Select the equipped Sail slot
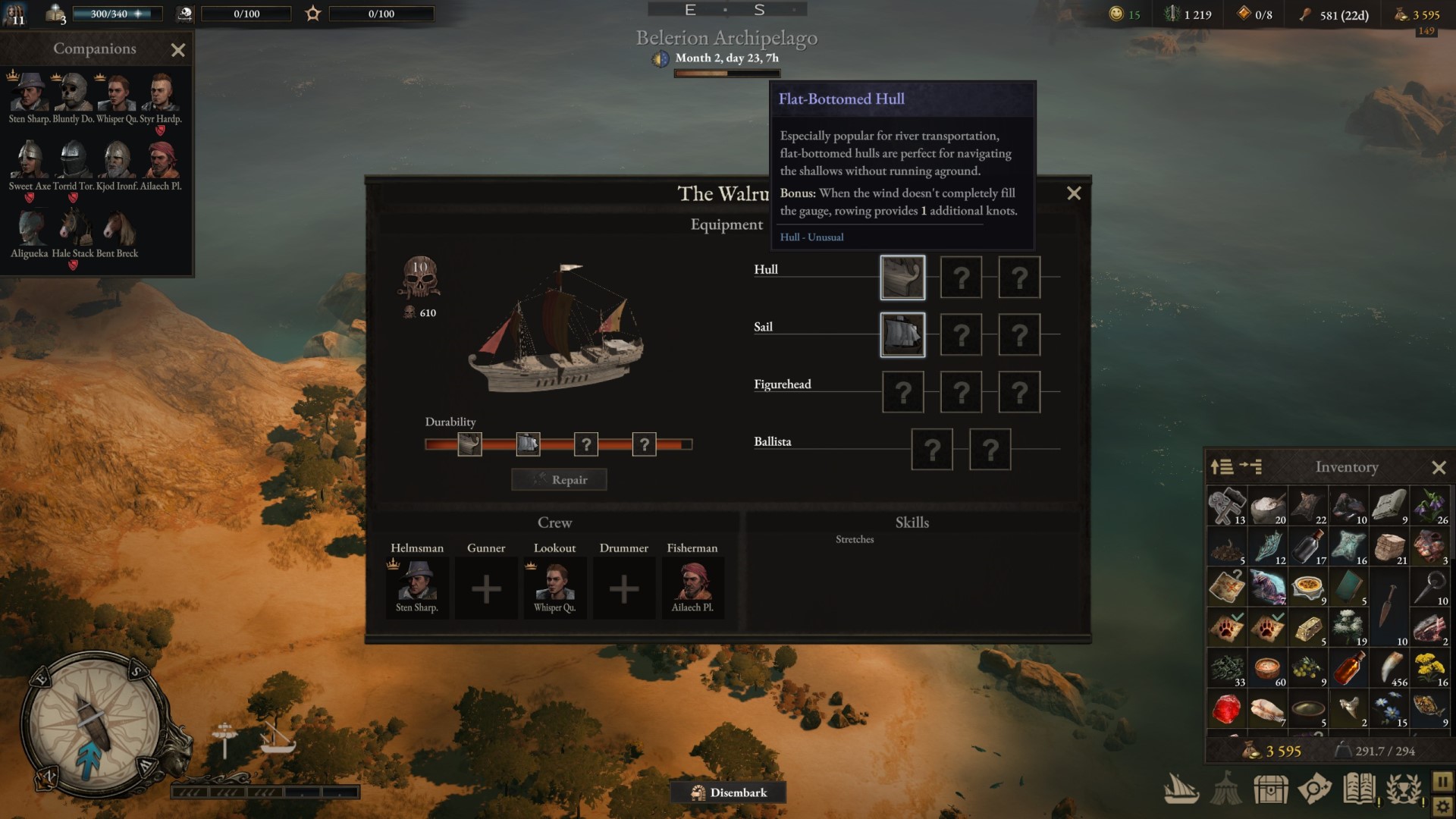Screen dimensions: 1456x819 click(902, 334)
